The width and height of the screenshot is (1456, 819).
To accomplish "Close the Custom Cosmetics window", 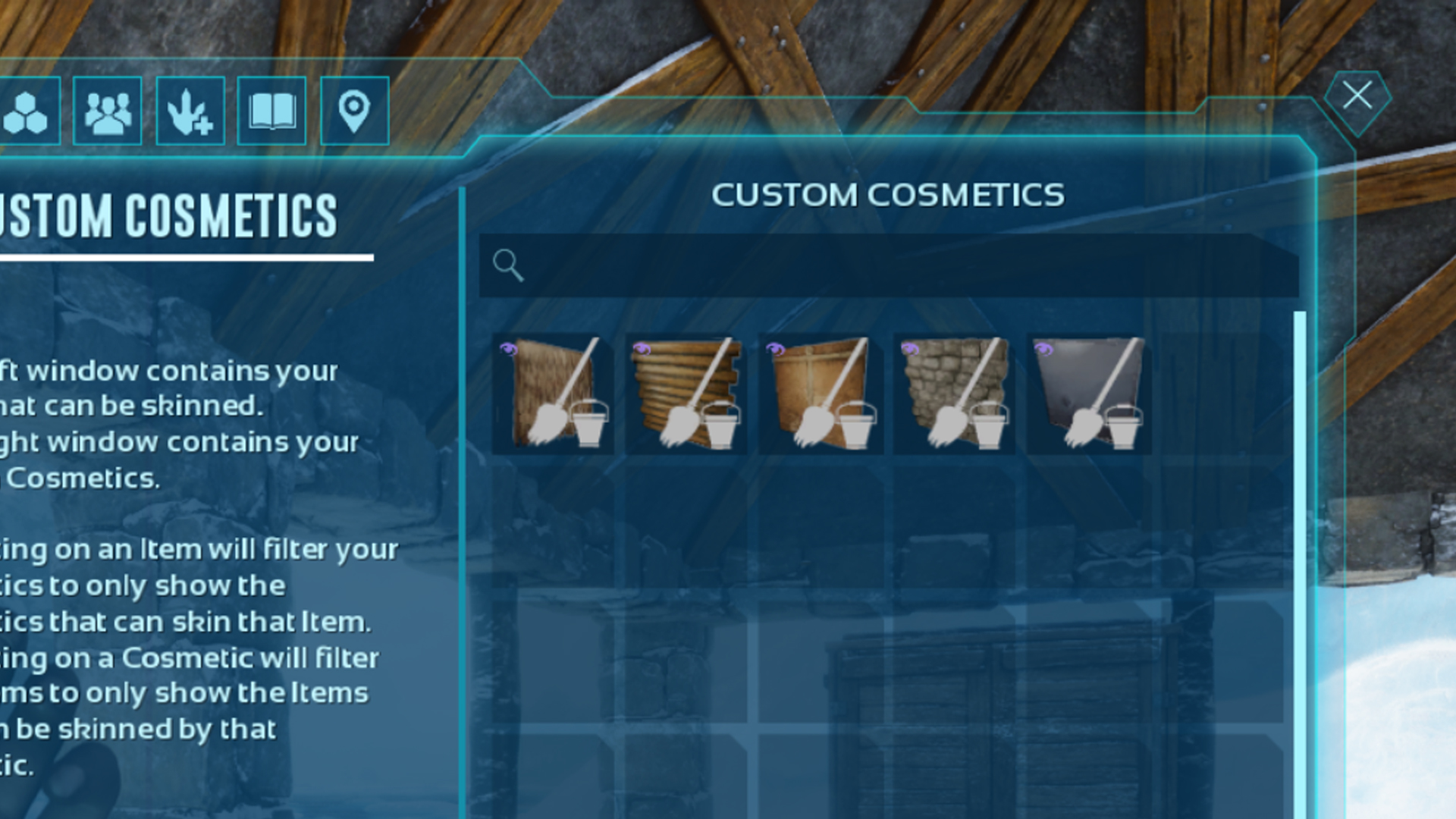I will click(1357, 97).
